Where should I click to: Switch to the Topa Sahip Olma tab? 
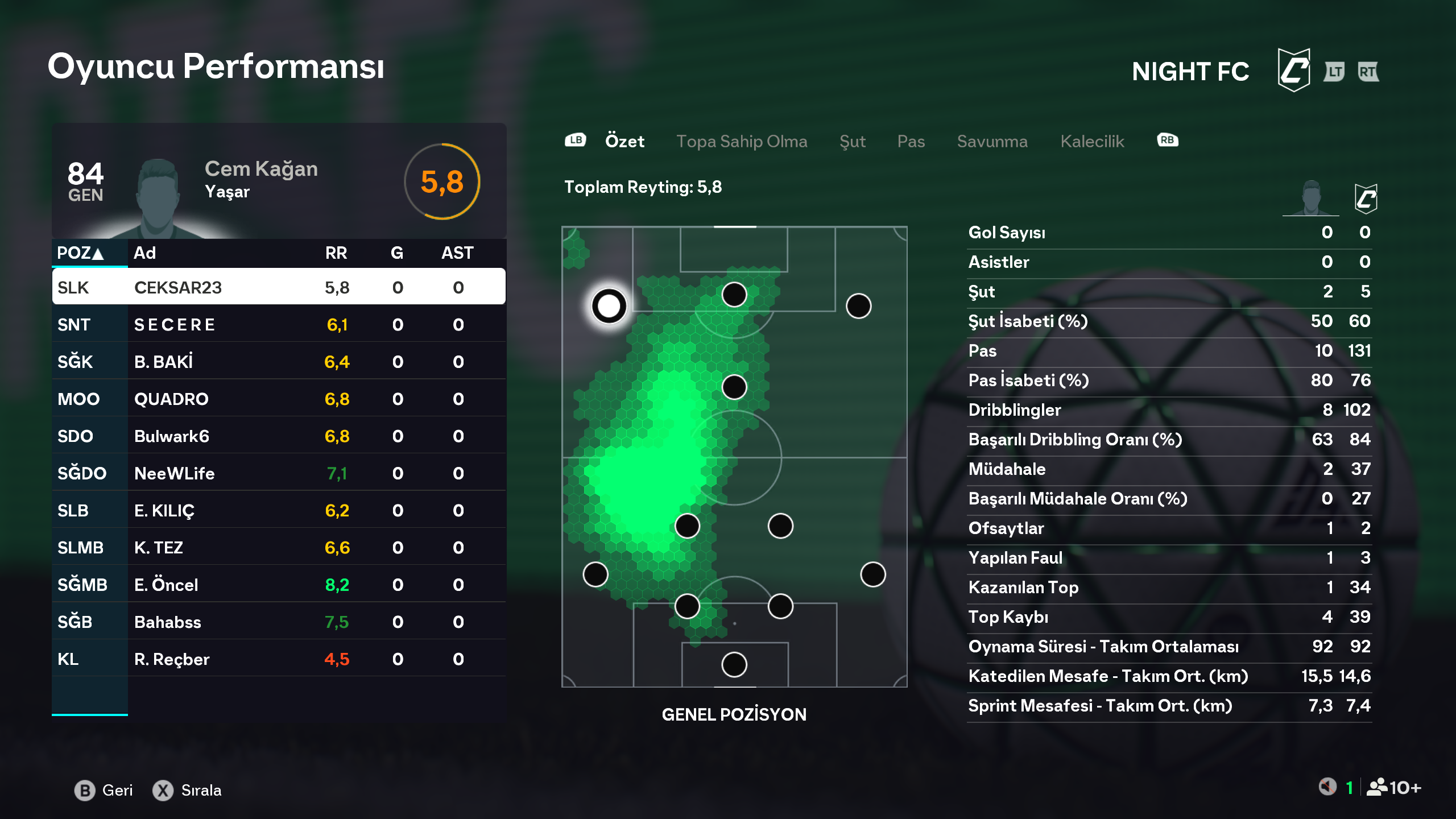click(x=741, y=141)
